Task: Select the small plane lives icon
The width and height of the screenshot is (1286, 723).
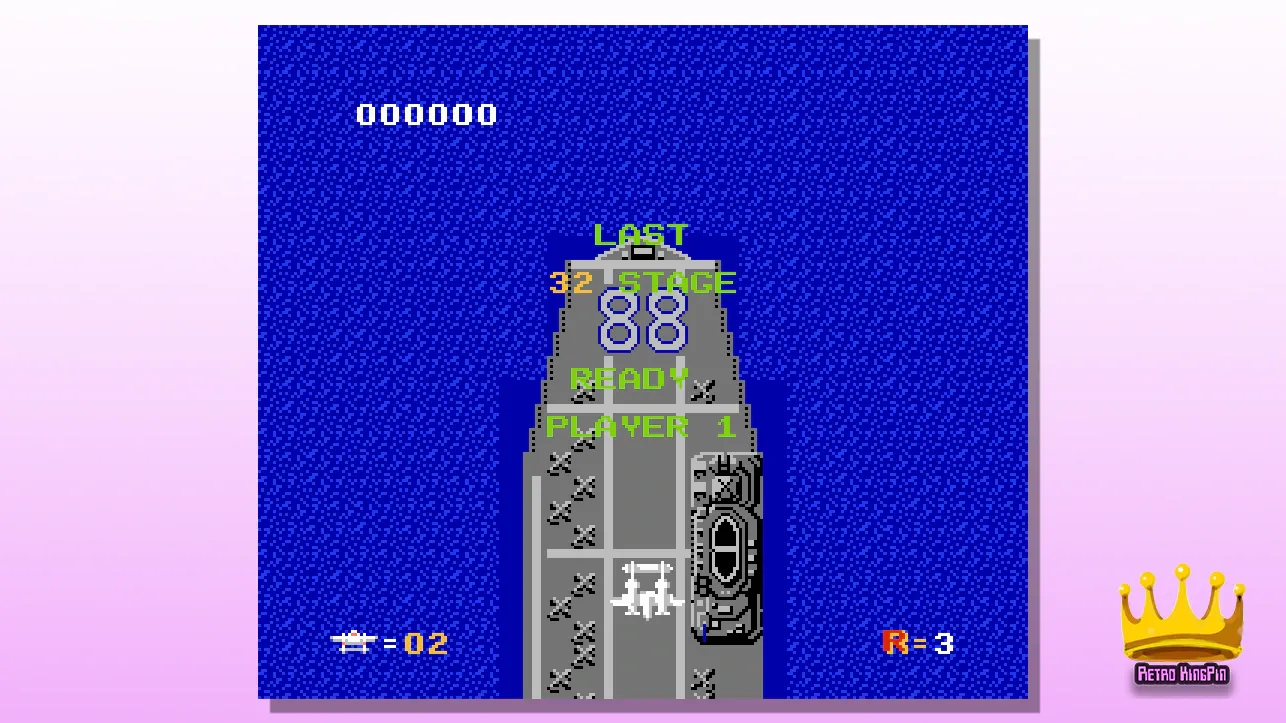Action: [x=353, y=643]
